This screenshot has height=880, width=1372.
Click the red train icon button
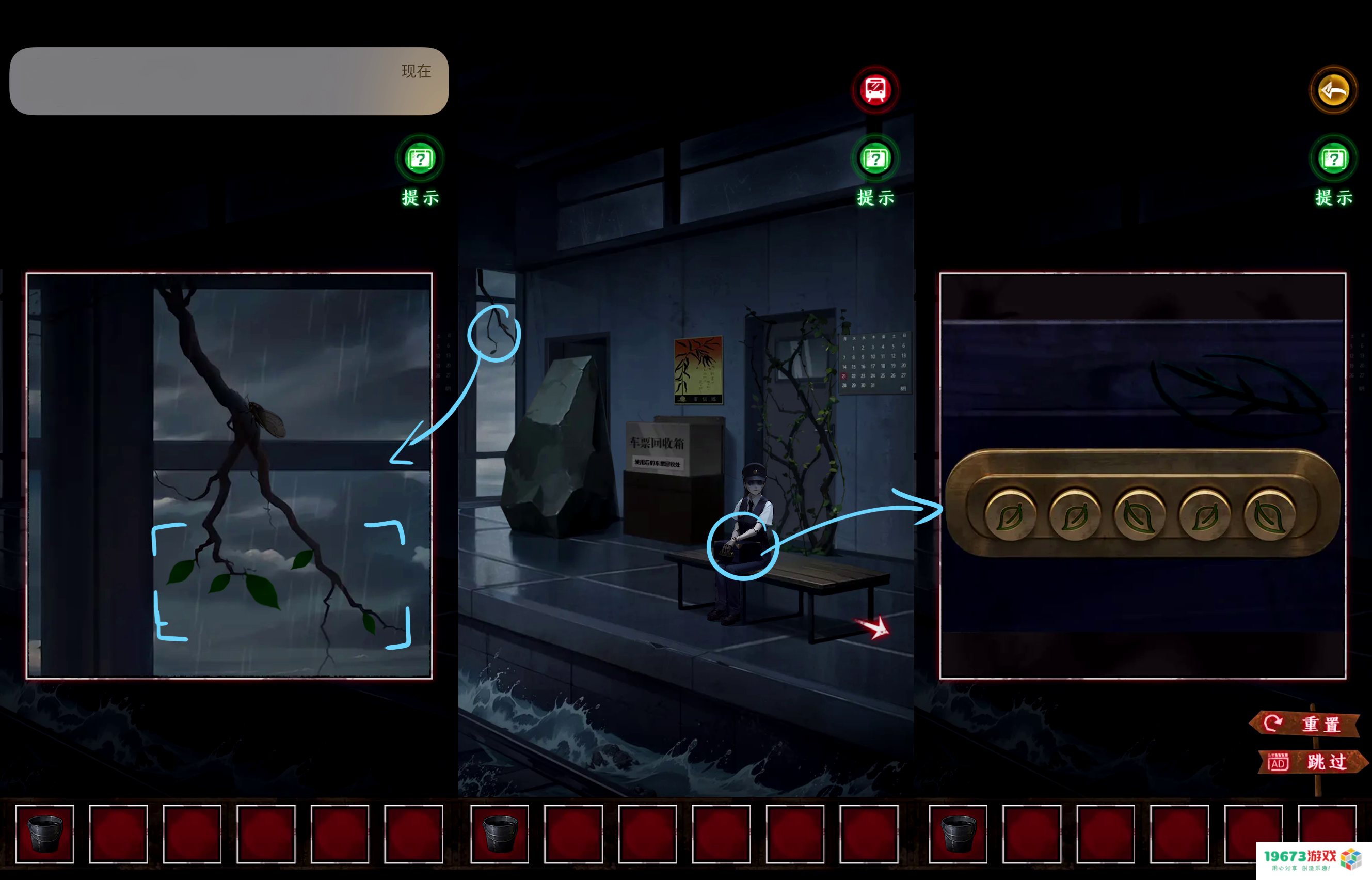tap(875, 90)
